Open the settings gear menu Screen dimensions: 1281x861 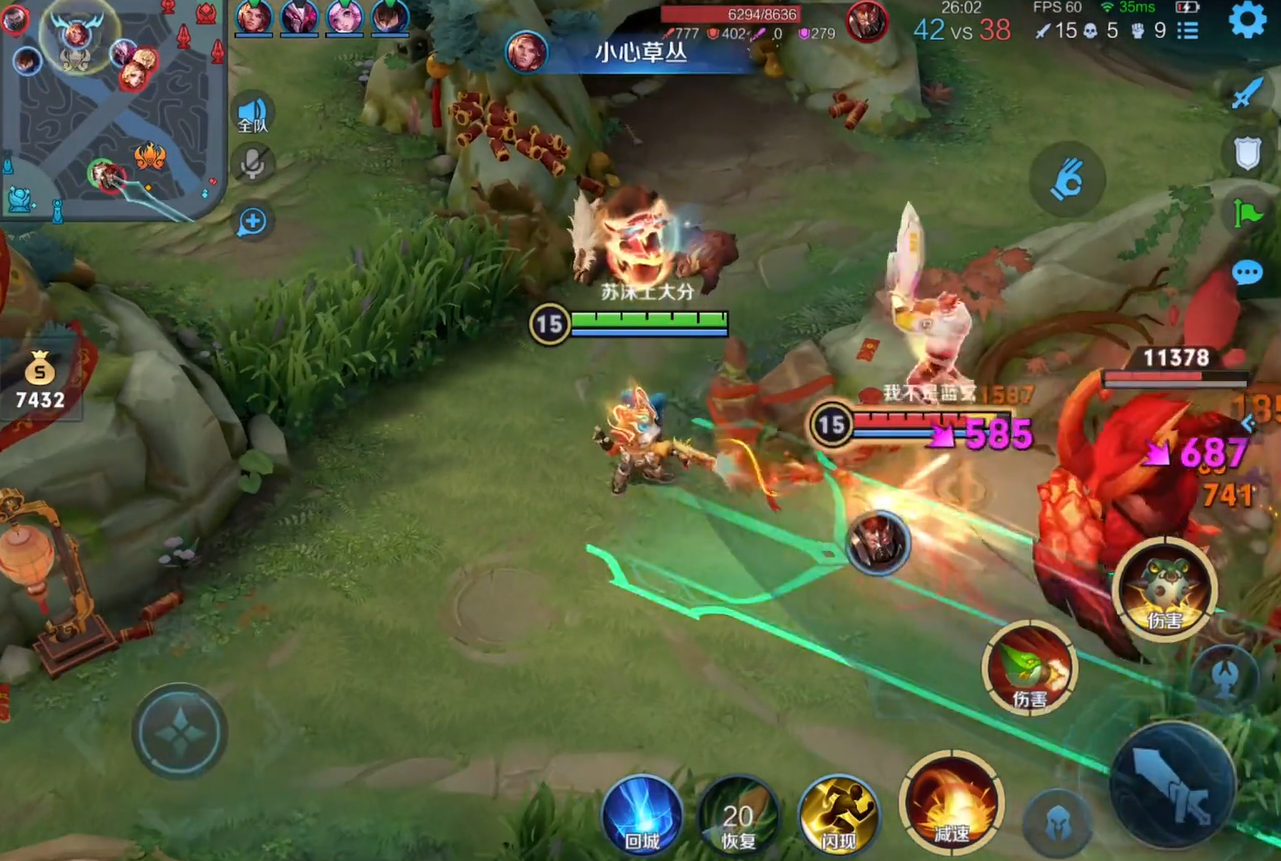pyautogui.click(x=1246, y=20)
